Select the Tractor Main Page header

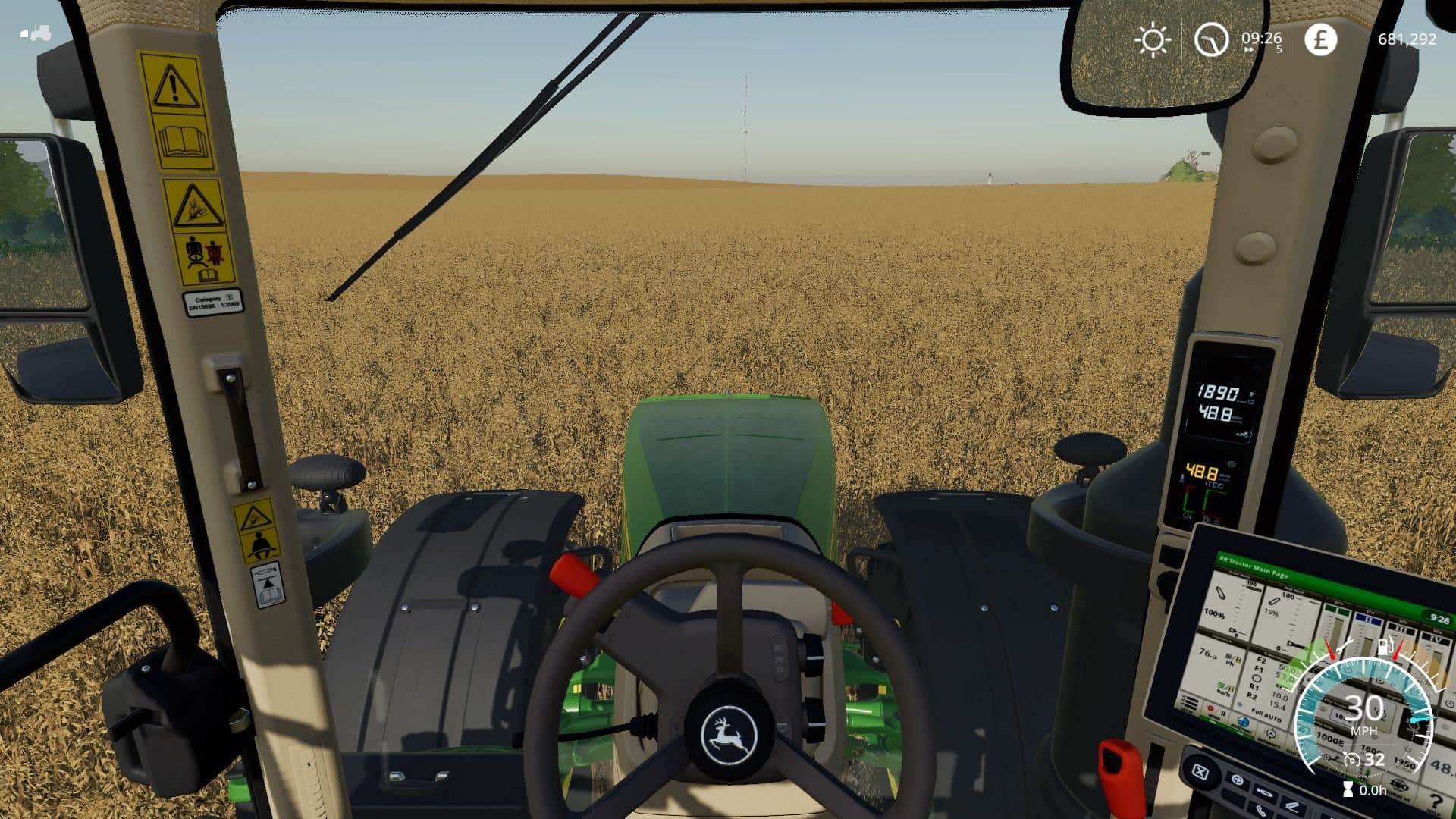click(x=1254, y=567)
